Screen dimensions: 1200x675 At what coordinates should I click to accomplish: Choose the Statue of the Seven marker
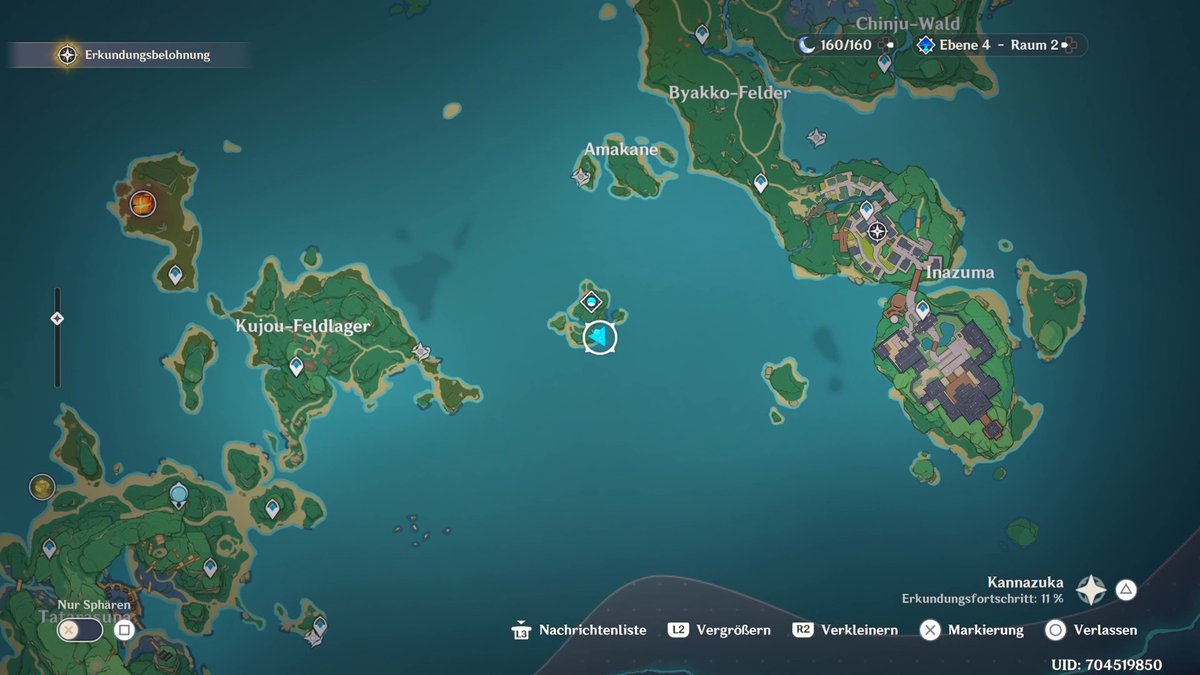179,494
